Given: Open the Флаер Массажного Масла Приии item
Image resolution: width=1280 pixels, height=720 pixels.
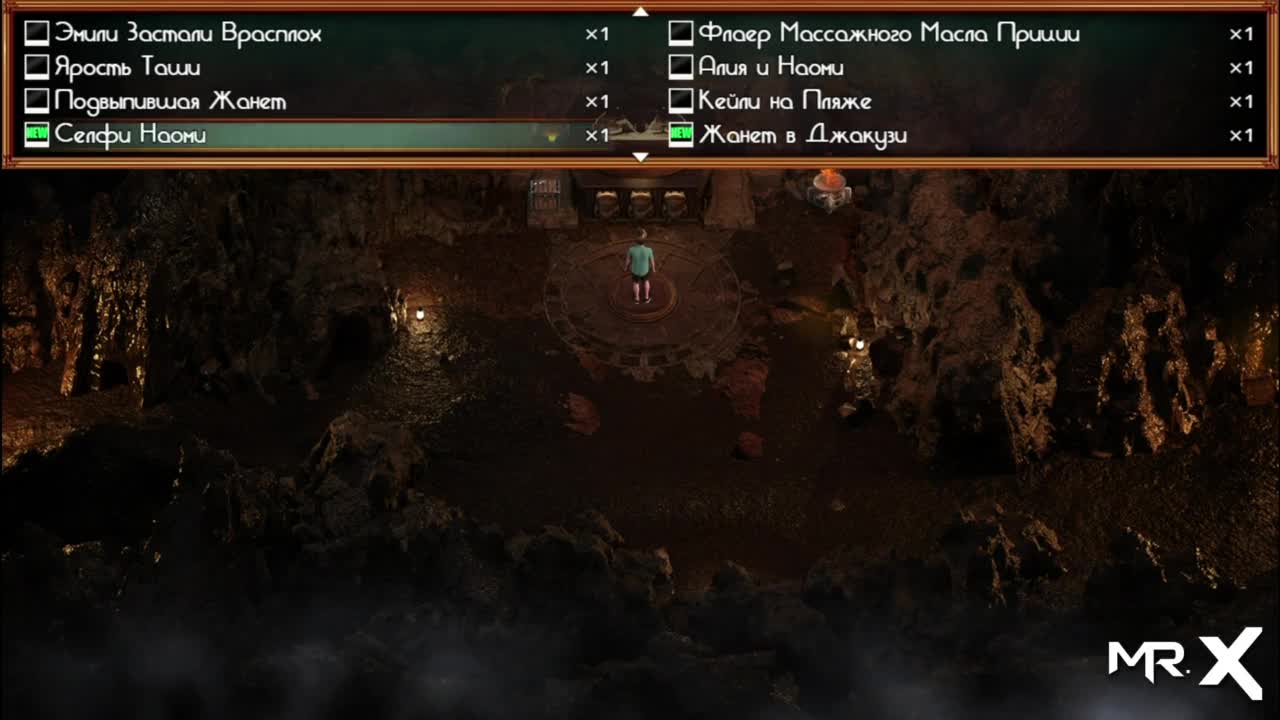Looking at the screenshot, I should [x=888, y=34].
